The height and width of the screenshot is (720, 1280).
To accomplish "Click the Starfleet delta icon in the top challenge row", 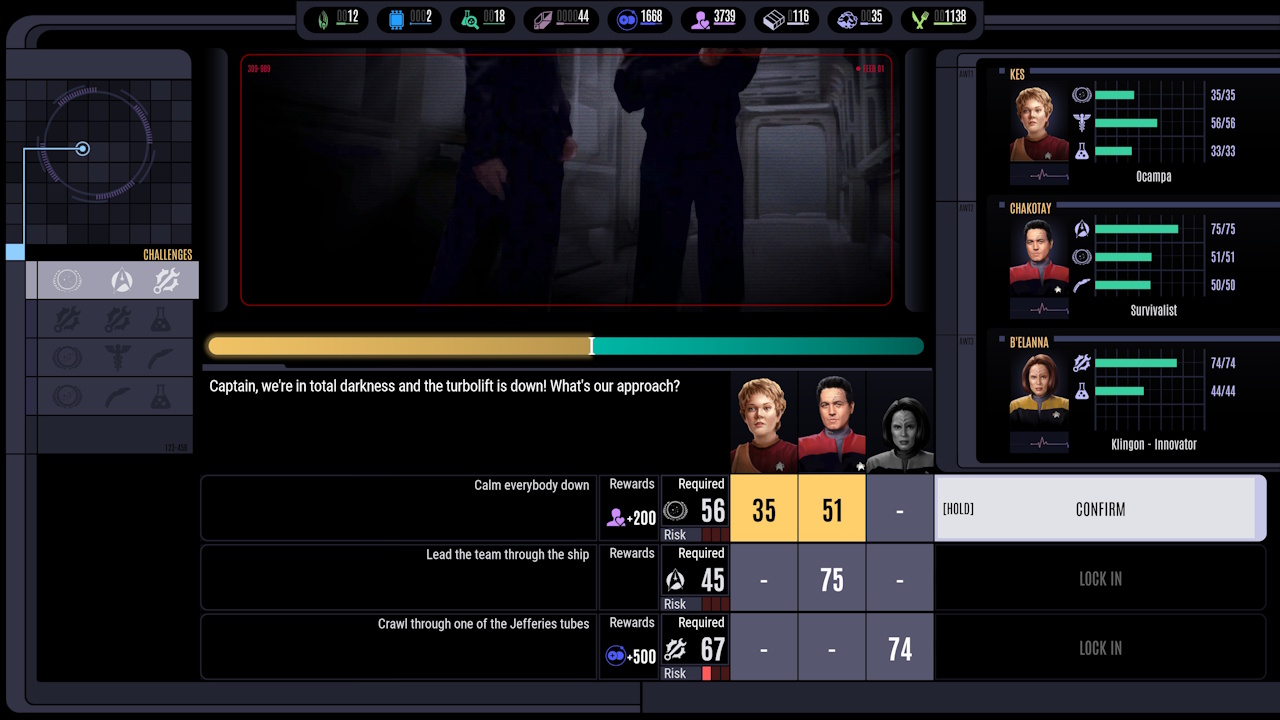I will point(120,280).
